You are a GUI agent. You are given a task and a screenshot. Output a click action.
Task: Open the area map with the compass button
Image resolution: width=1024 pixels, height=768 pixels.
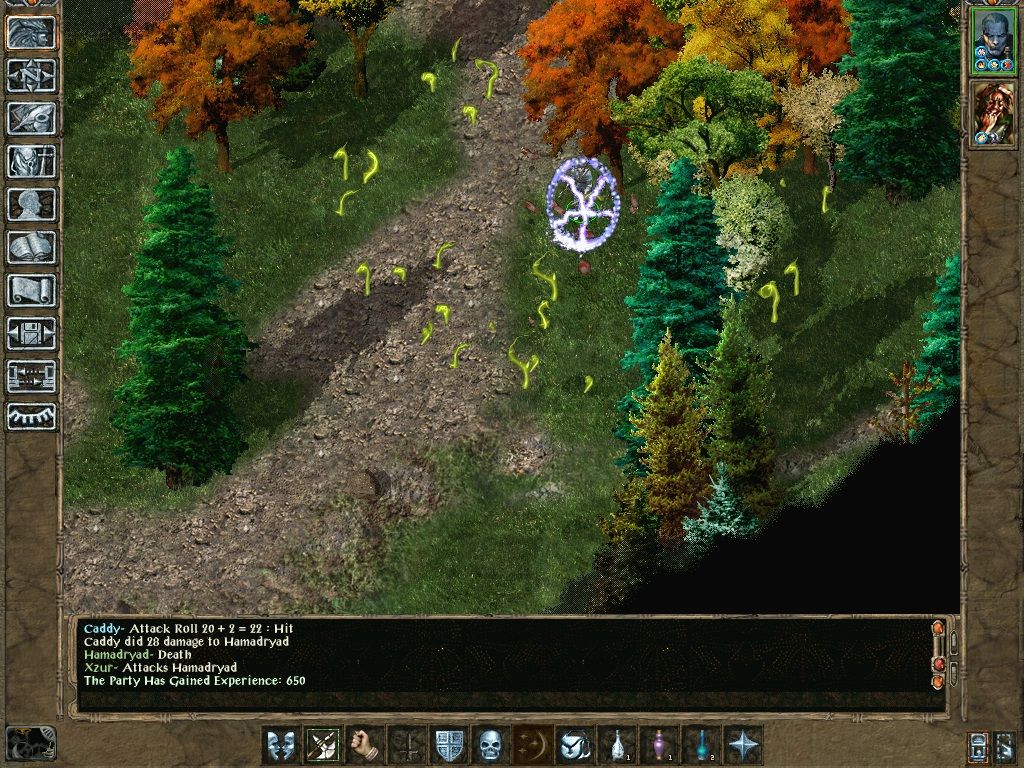[31, 75]
